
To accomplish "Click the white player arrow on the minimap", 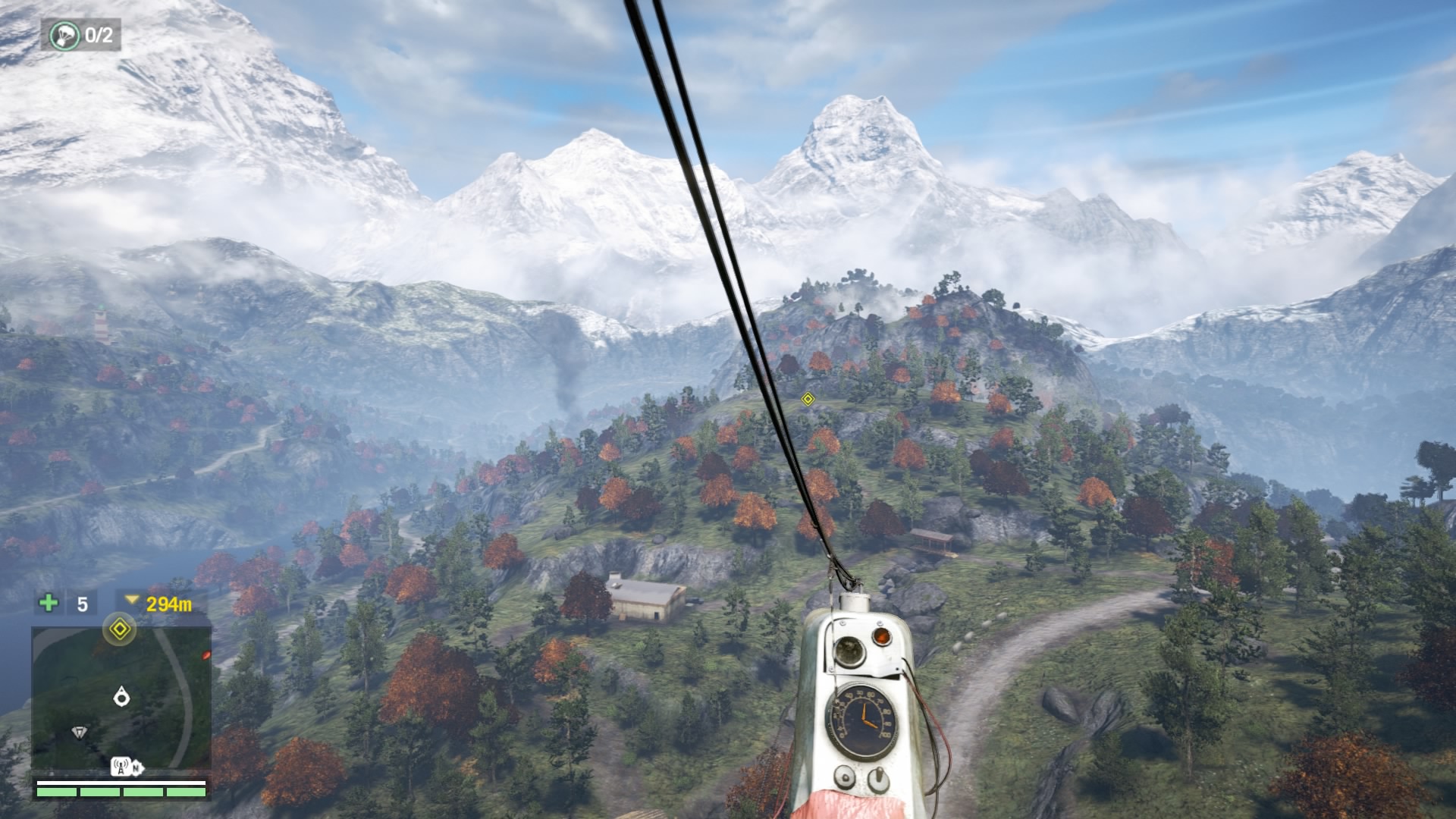I will point(121,696).
